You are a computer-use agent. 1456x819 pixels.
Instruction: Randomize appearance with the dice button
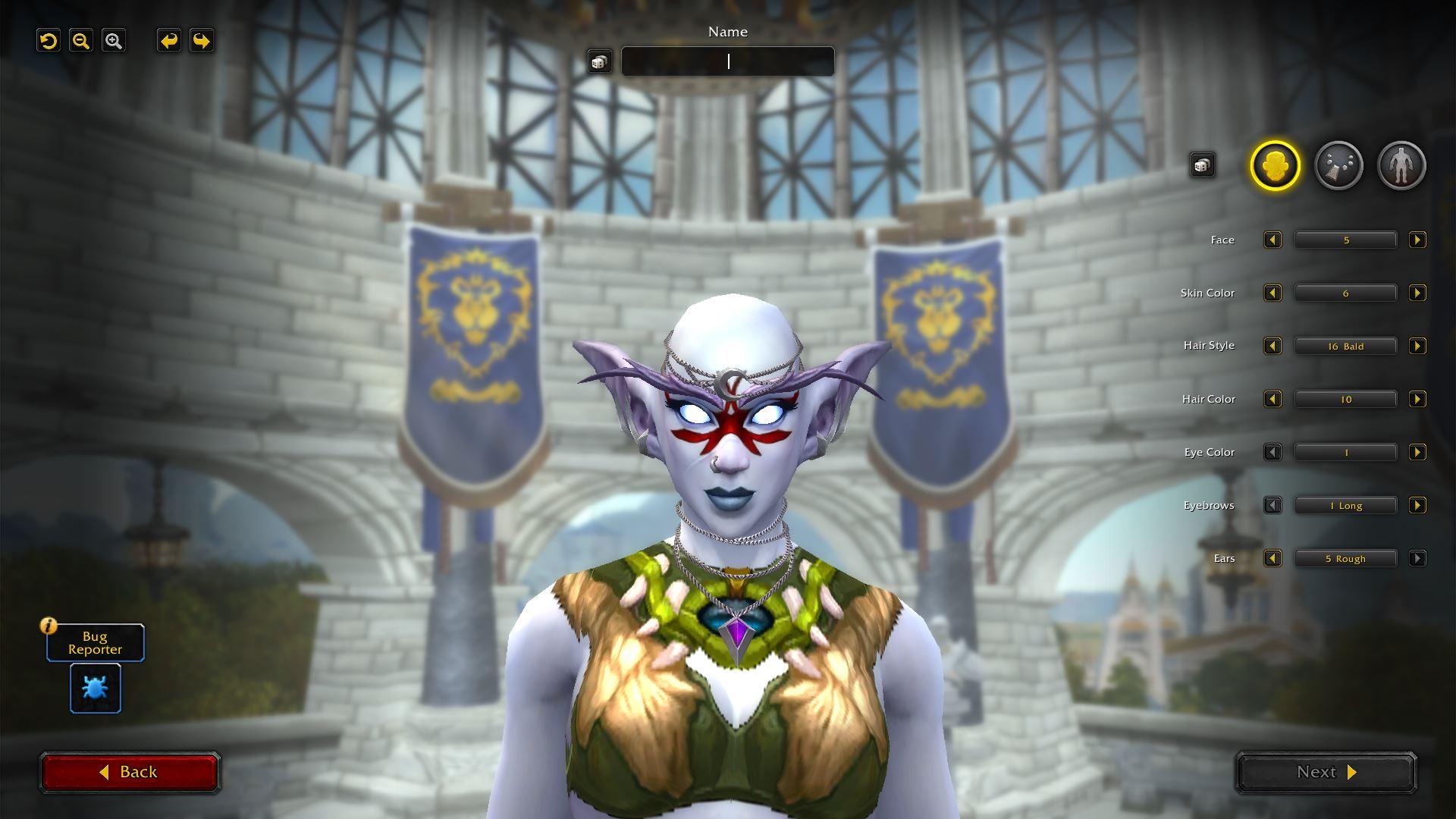[x=1202, y=165]
